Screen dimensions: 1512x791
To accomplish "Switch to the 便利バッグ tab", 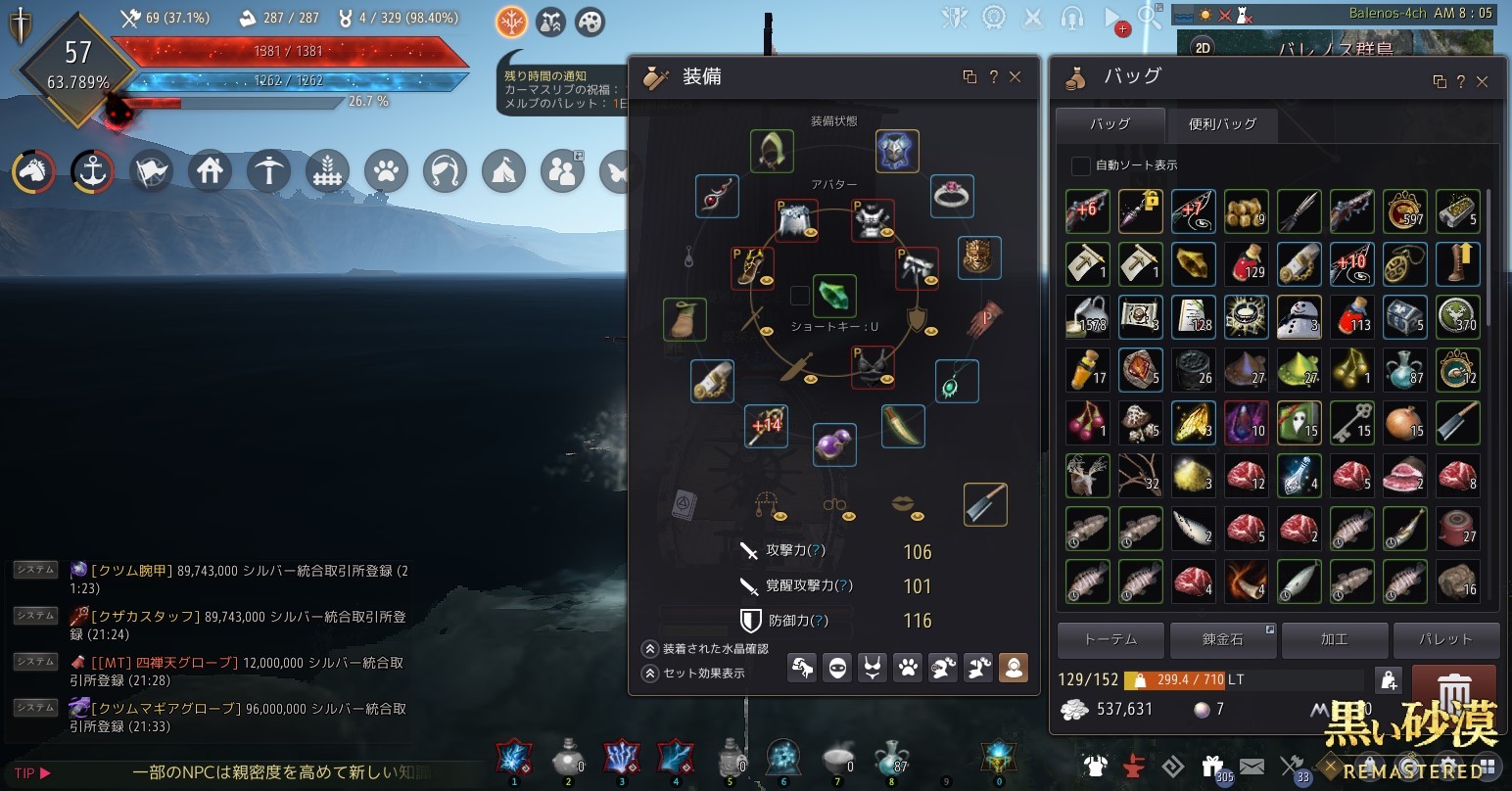I will [x=1221, y=124].
